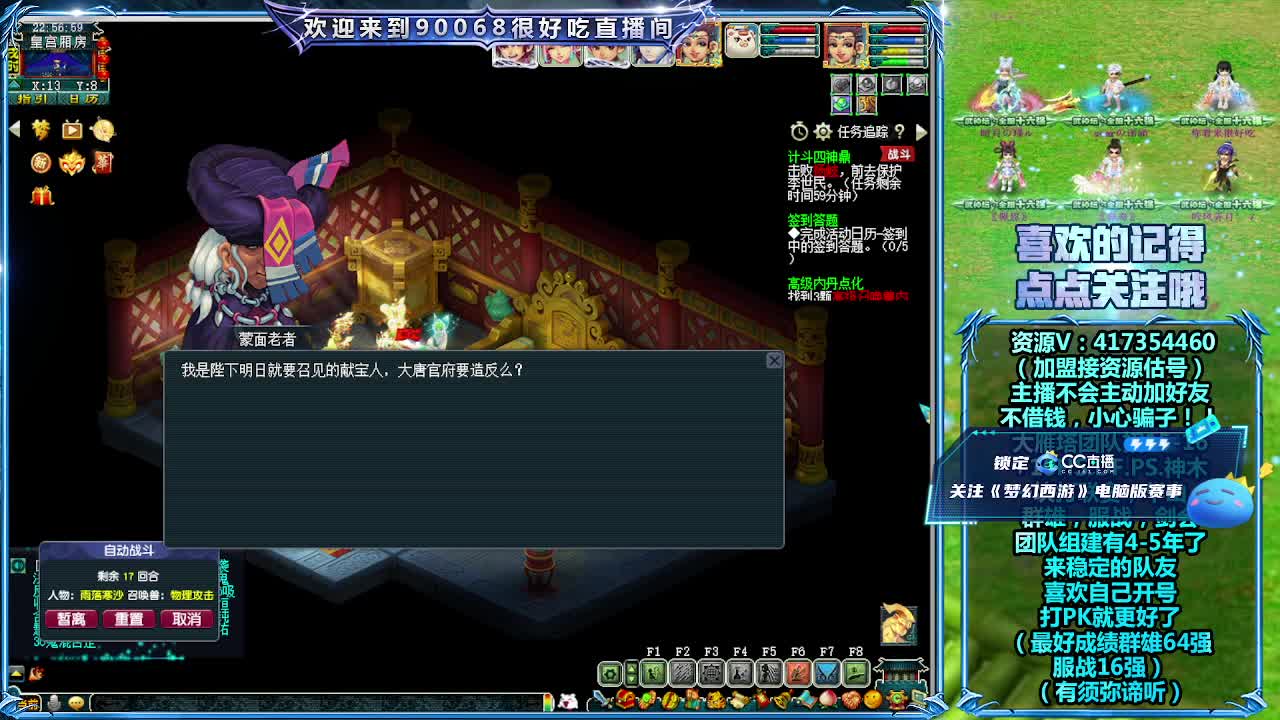The width and height of the screenshot is (1280, 720).
Task: Open the treasure chest inventory icon on bottom toolbar
Action: 626,700
